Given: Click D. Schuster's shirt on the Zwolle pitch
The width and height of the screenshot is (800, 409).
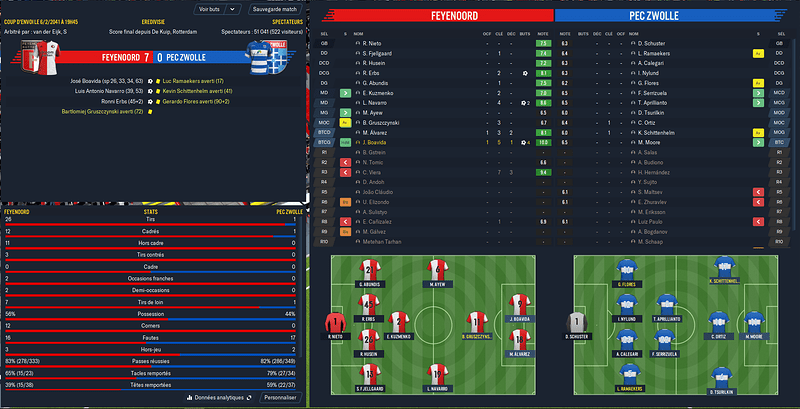Looking at the screenshot, I should click(574, 324).
